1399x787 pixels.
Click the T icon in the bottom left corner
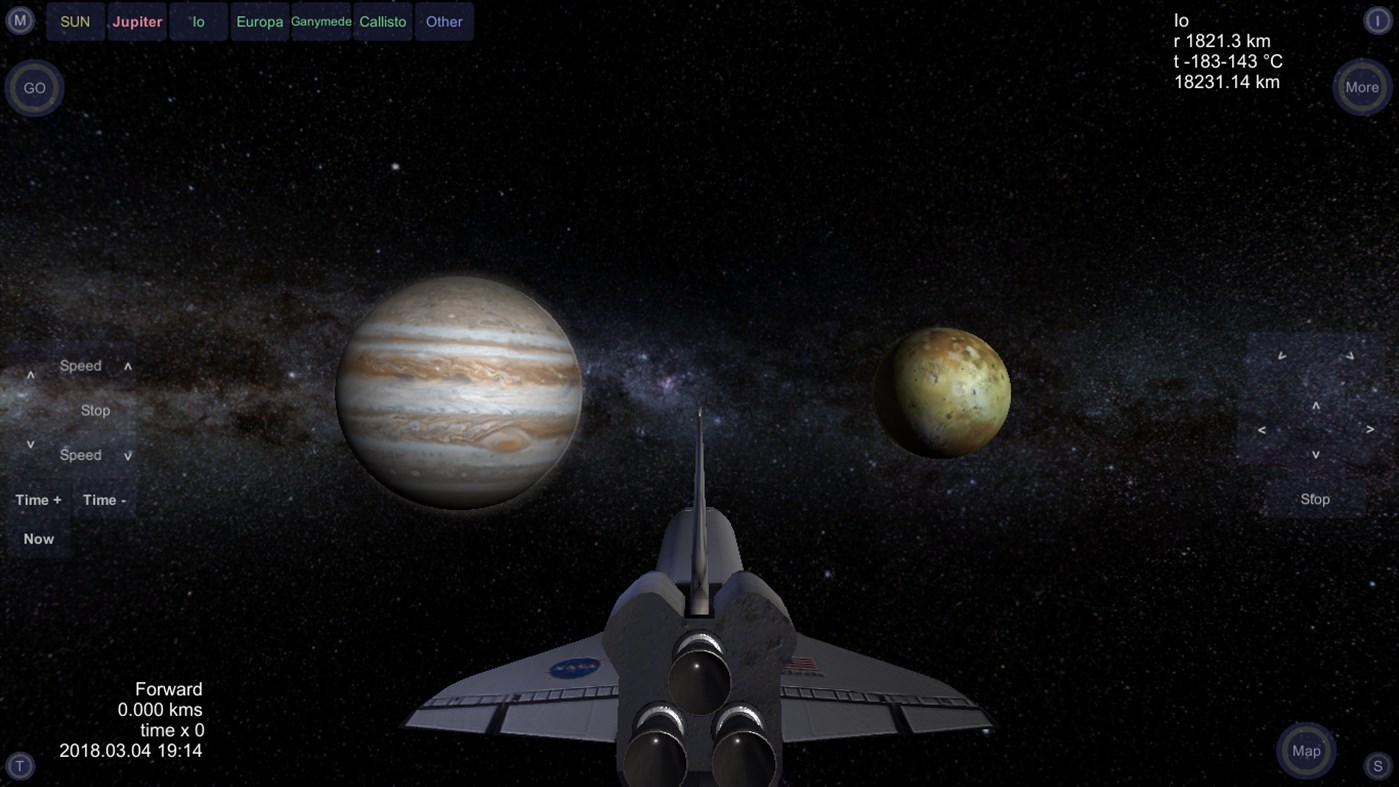(x=19, y=766)
